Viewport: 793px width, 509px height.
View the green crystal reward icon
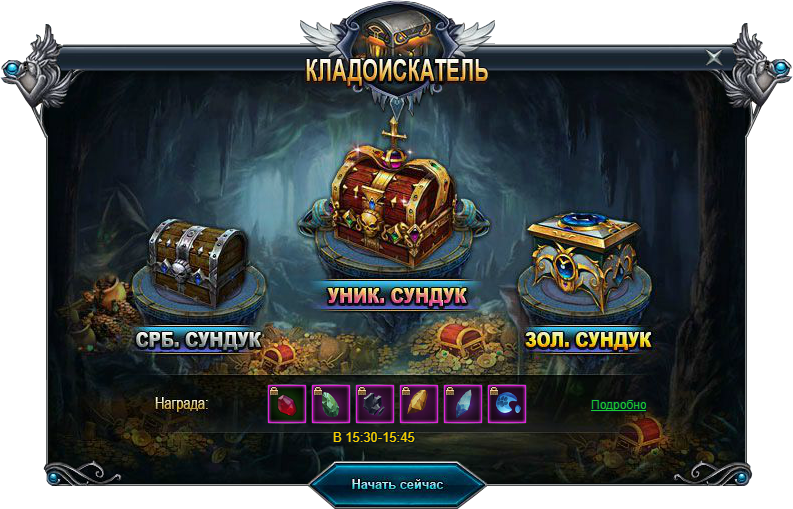pos(330,404)
